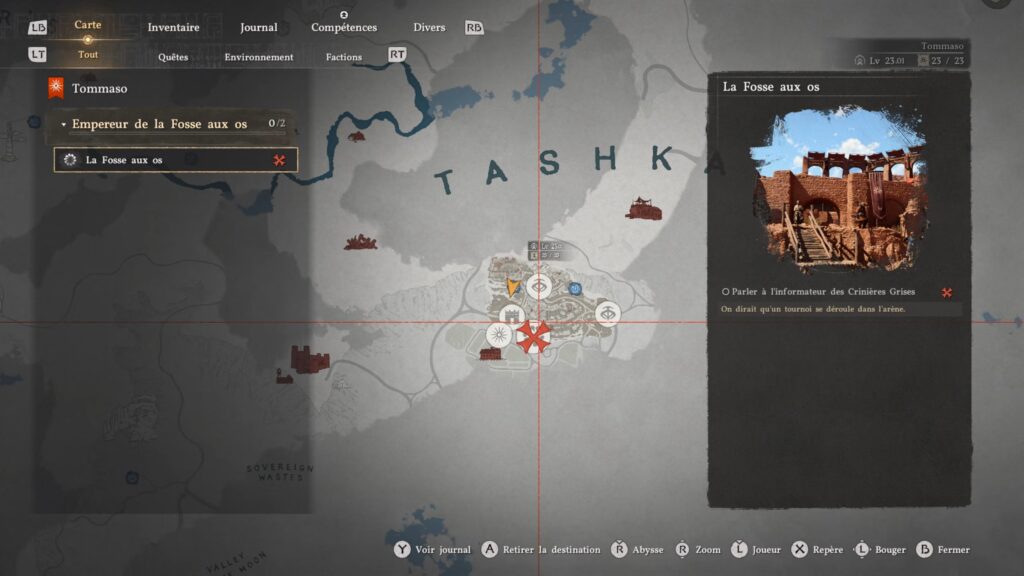Select the Divers tab

429,27
